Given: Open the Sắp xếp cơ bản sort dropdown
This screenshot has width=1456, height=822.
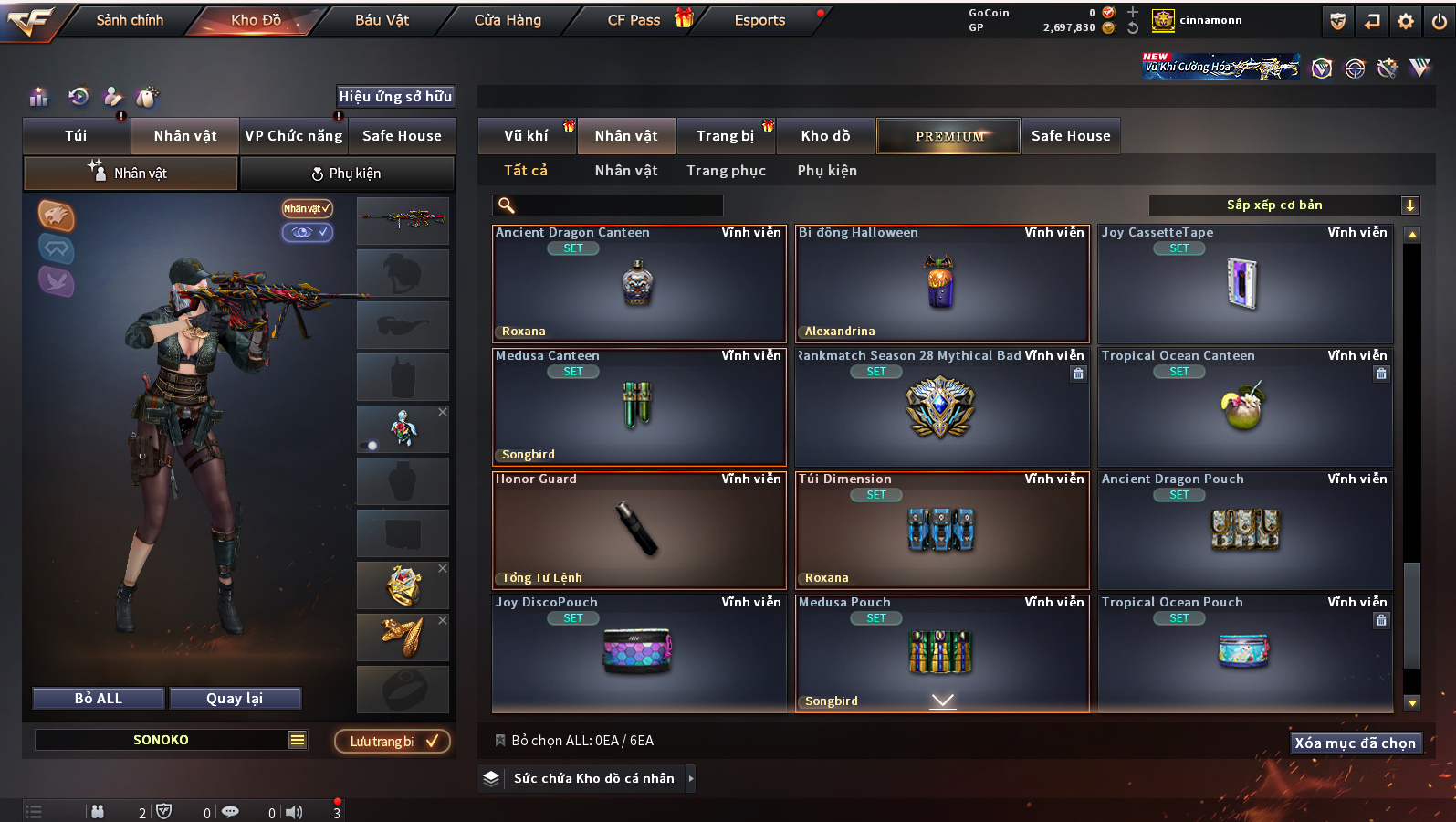Looking at the screenshot, I should pos(1283,205).
